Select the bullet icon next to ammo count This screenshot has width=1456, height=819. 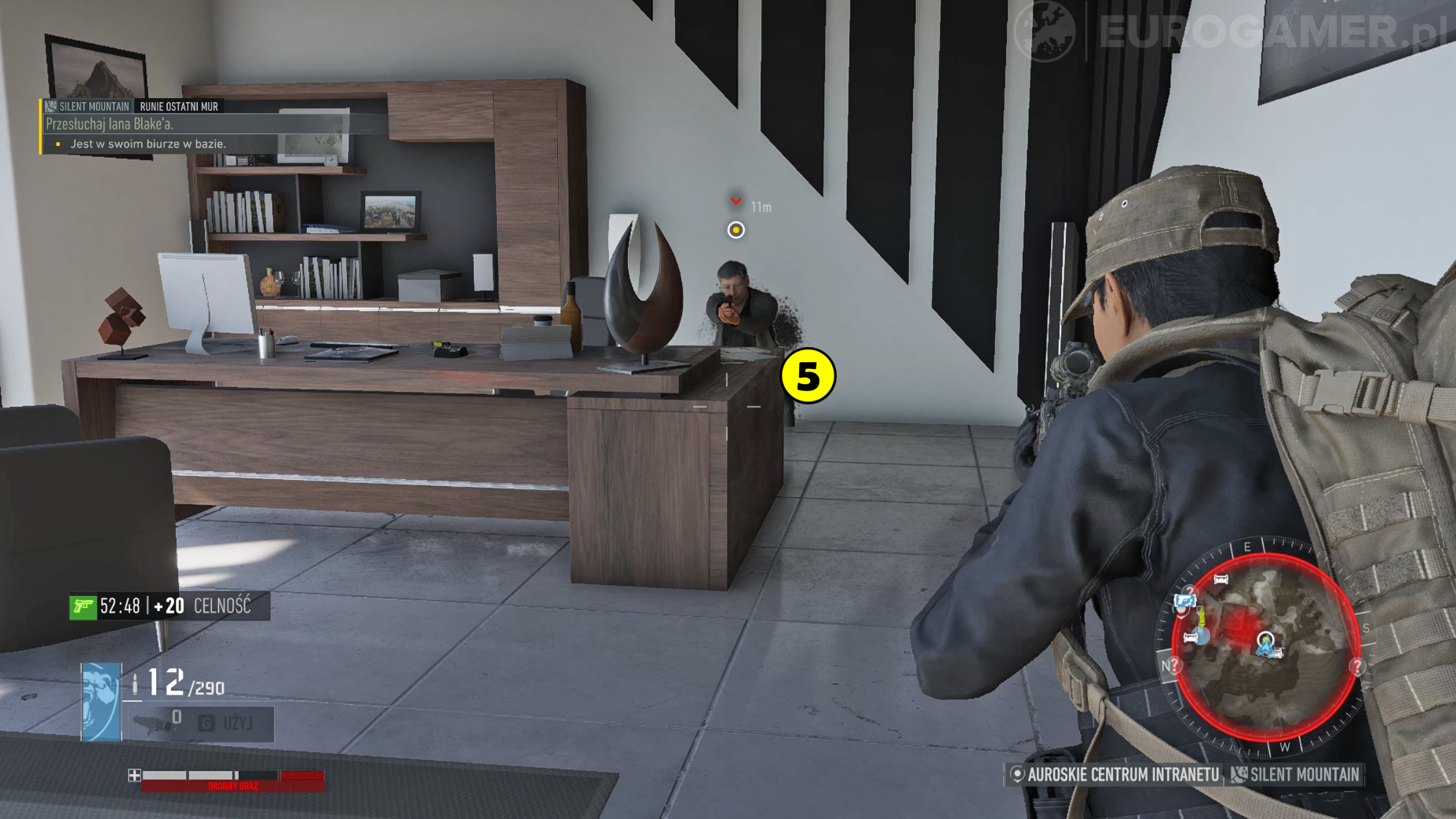(135, 685)
